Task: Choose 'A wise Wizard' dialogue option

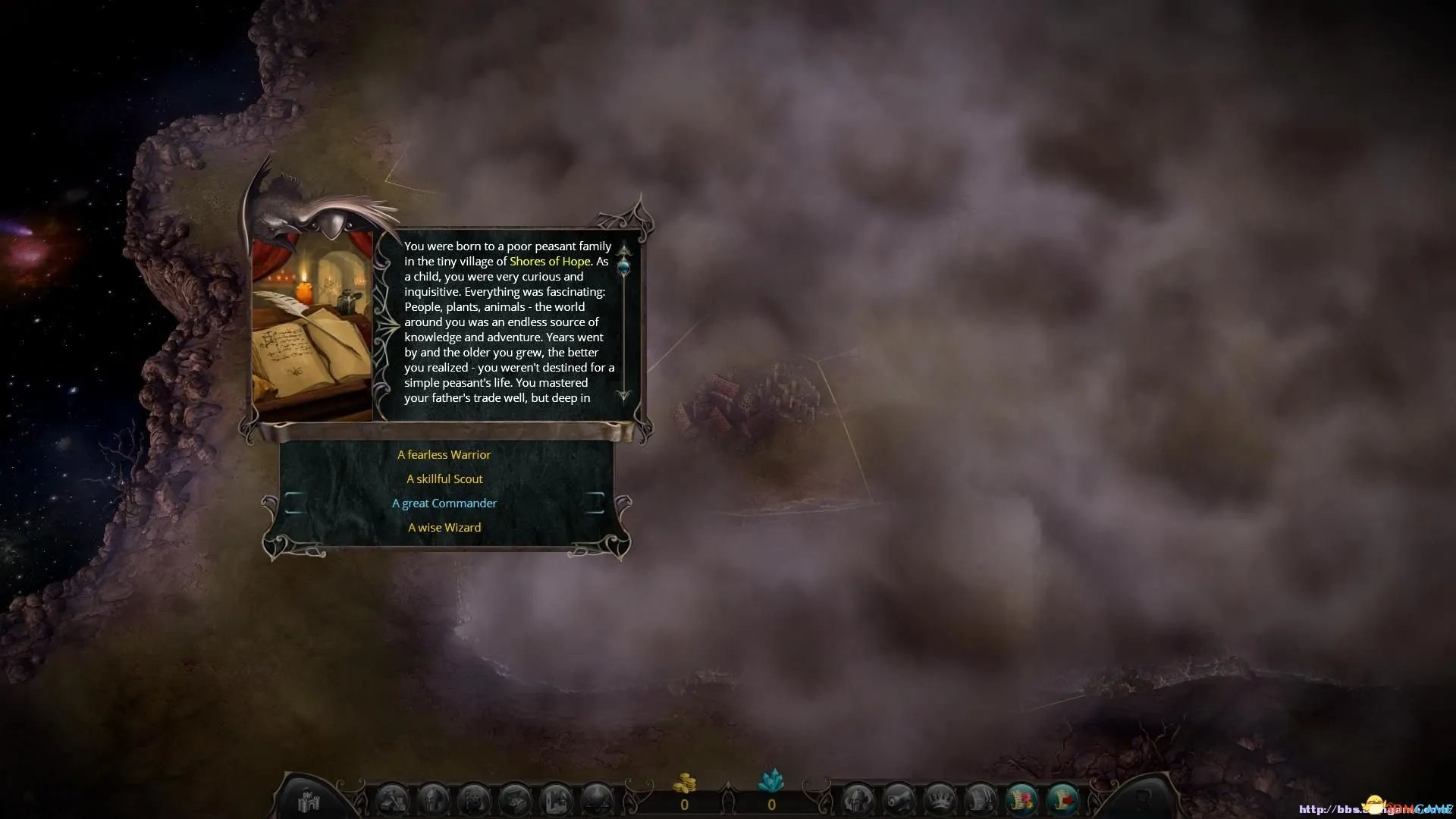Action: 444,528
